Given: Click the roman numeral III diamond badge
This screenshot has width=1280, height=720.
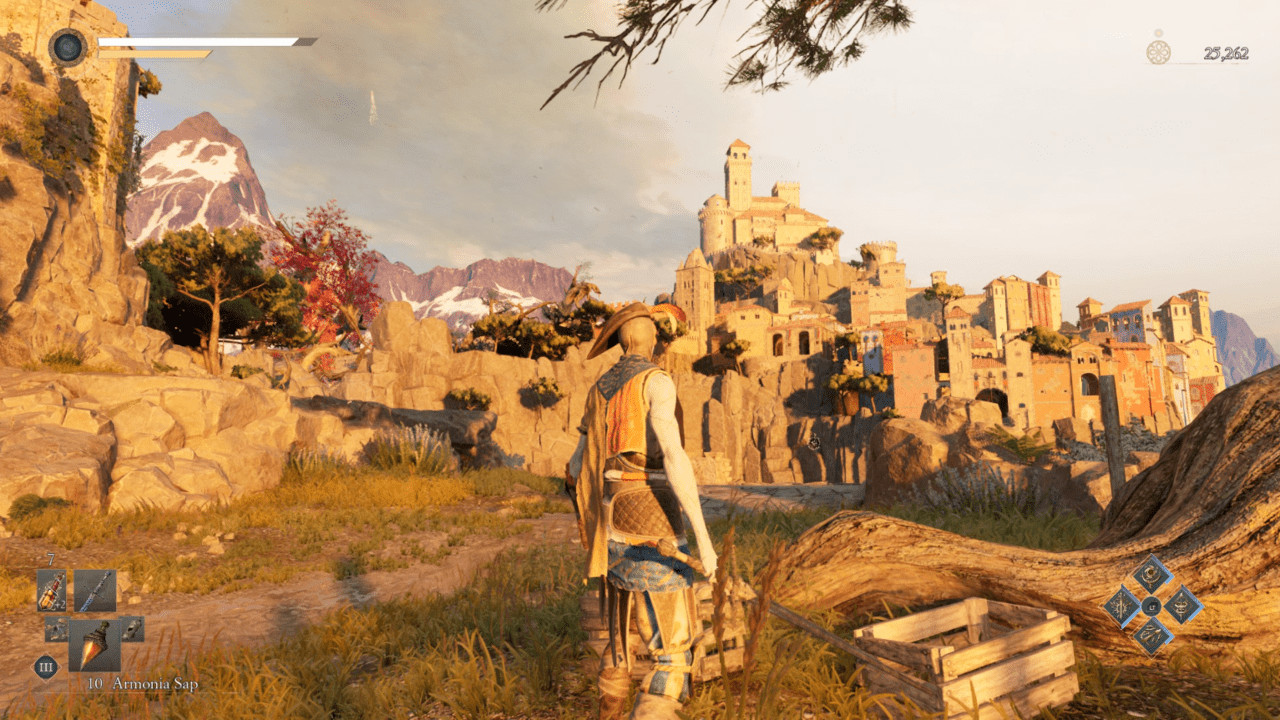Looking at the screenshot, I should click(x=45, y=667).
